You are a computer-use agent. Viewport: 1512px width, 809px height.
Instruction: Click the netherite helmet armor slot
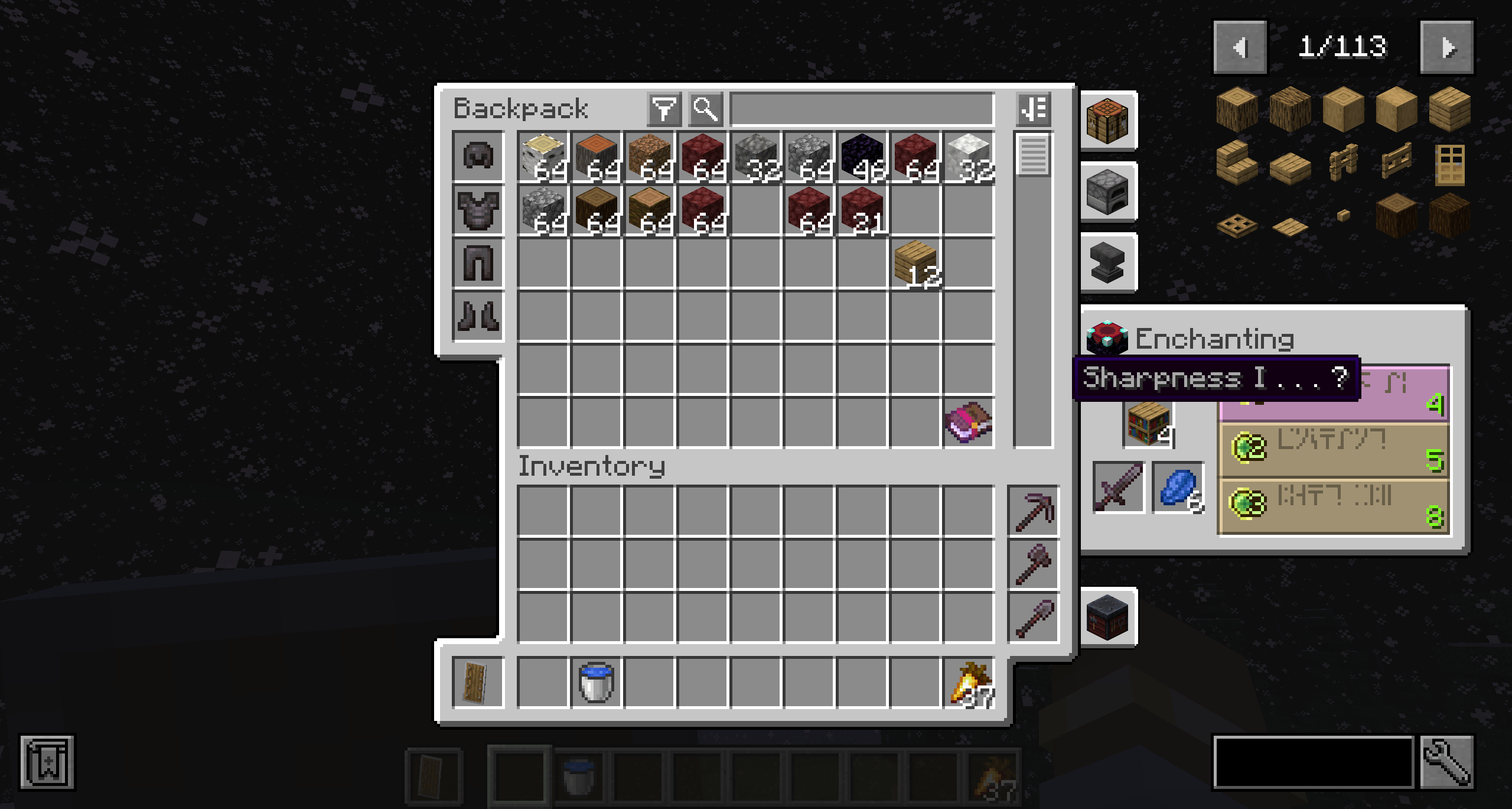pyautogui.click(x=478, y=155)
